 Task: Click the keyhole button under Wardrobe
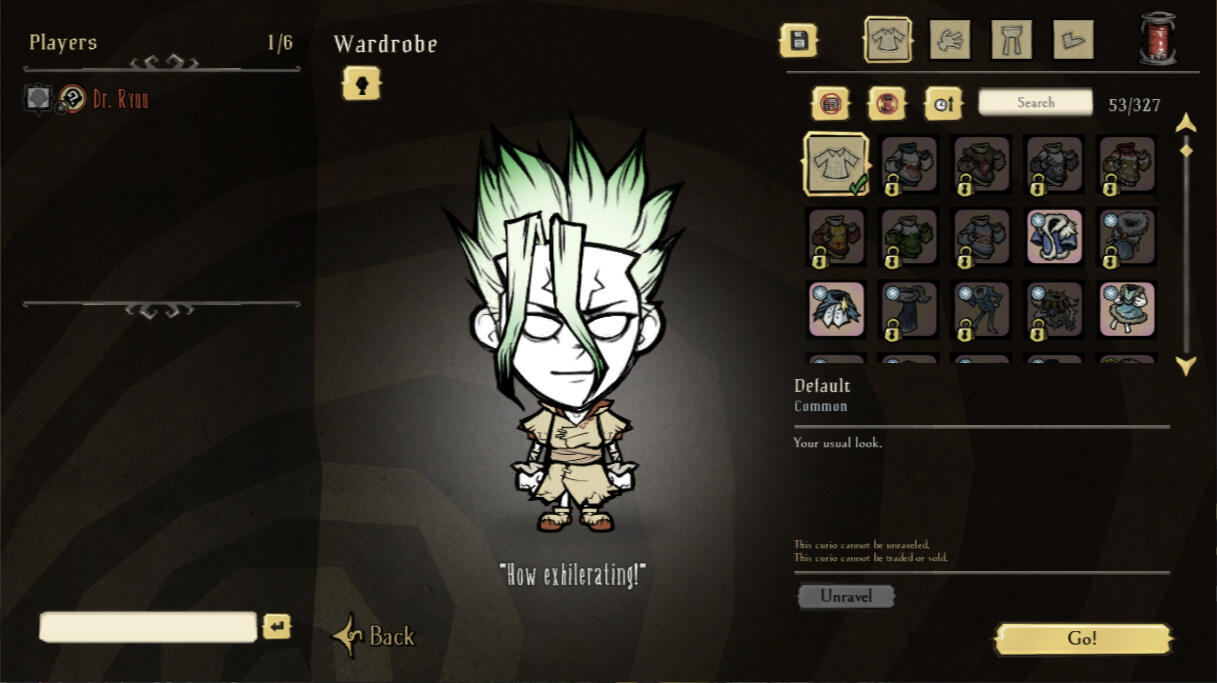point(361,84)
